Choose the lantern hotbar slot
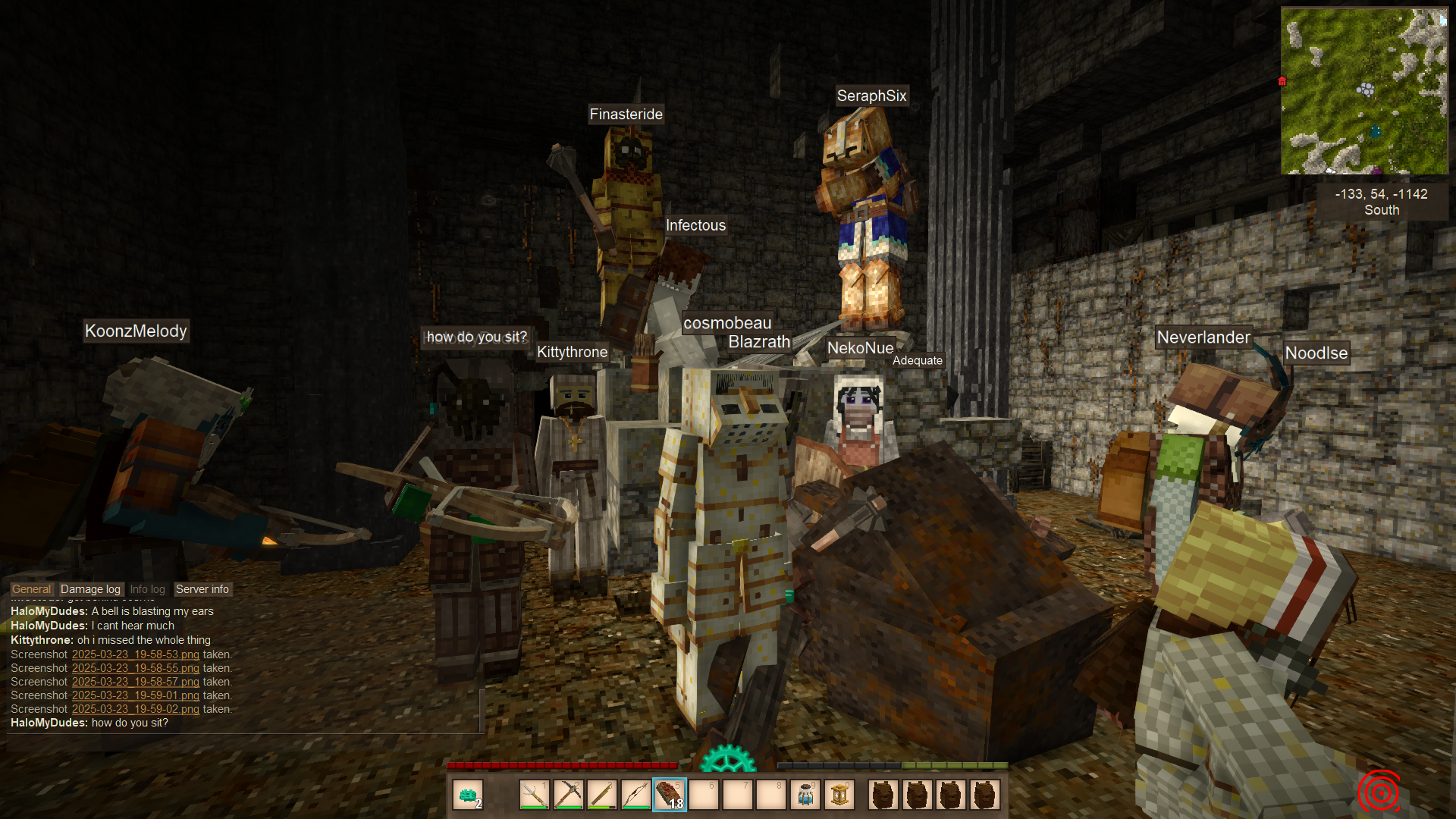The width and height of the screenshot is (1456, 819). click(839, 795)
